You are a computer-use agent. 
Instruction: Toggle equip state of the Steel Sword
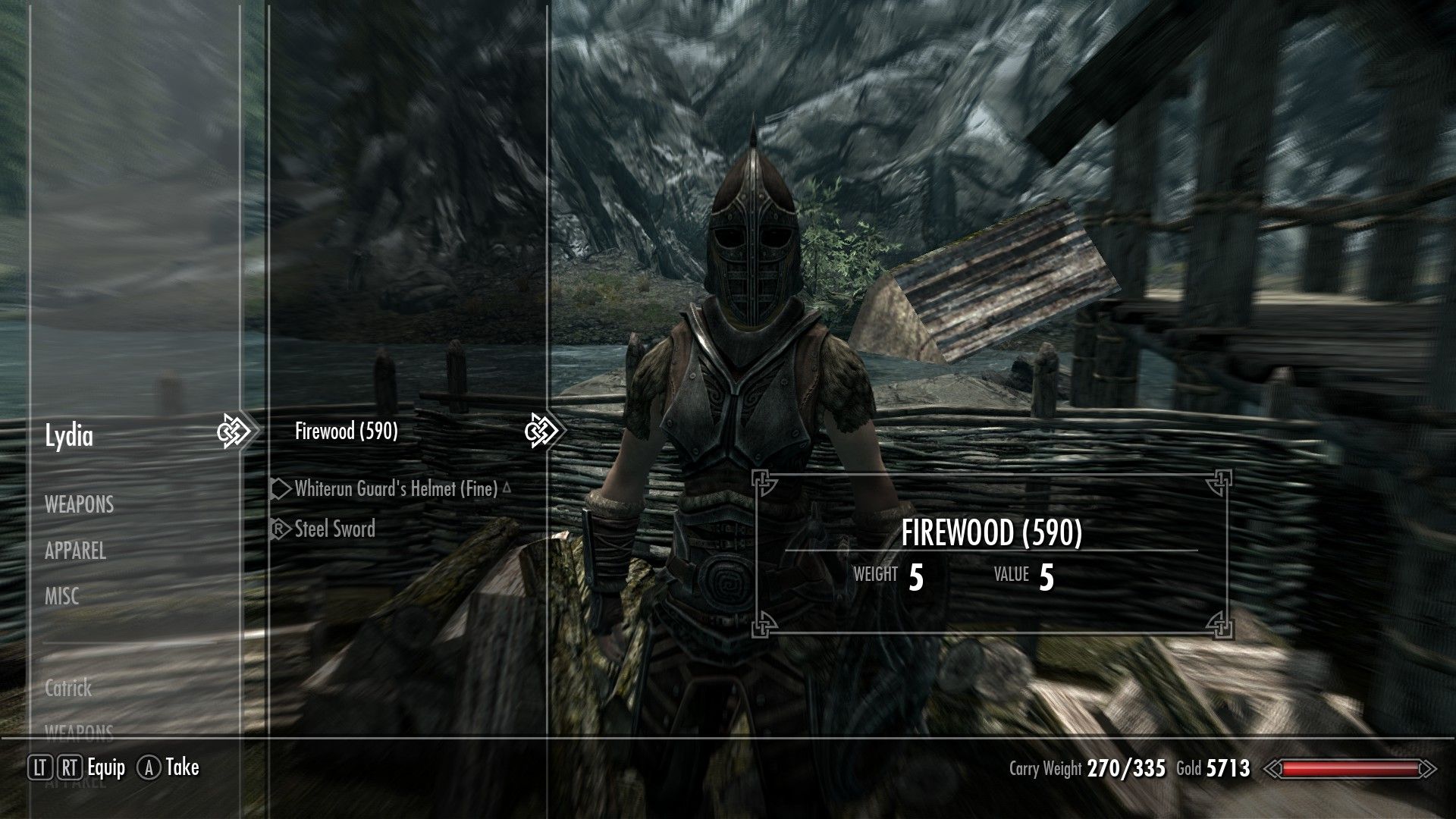pyautogui.click(x=334, y=529)
